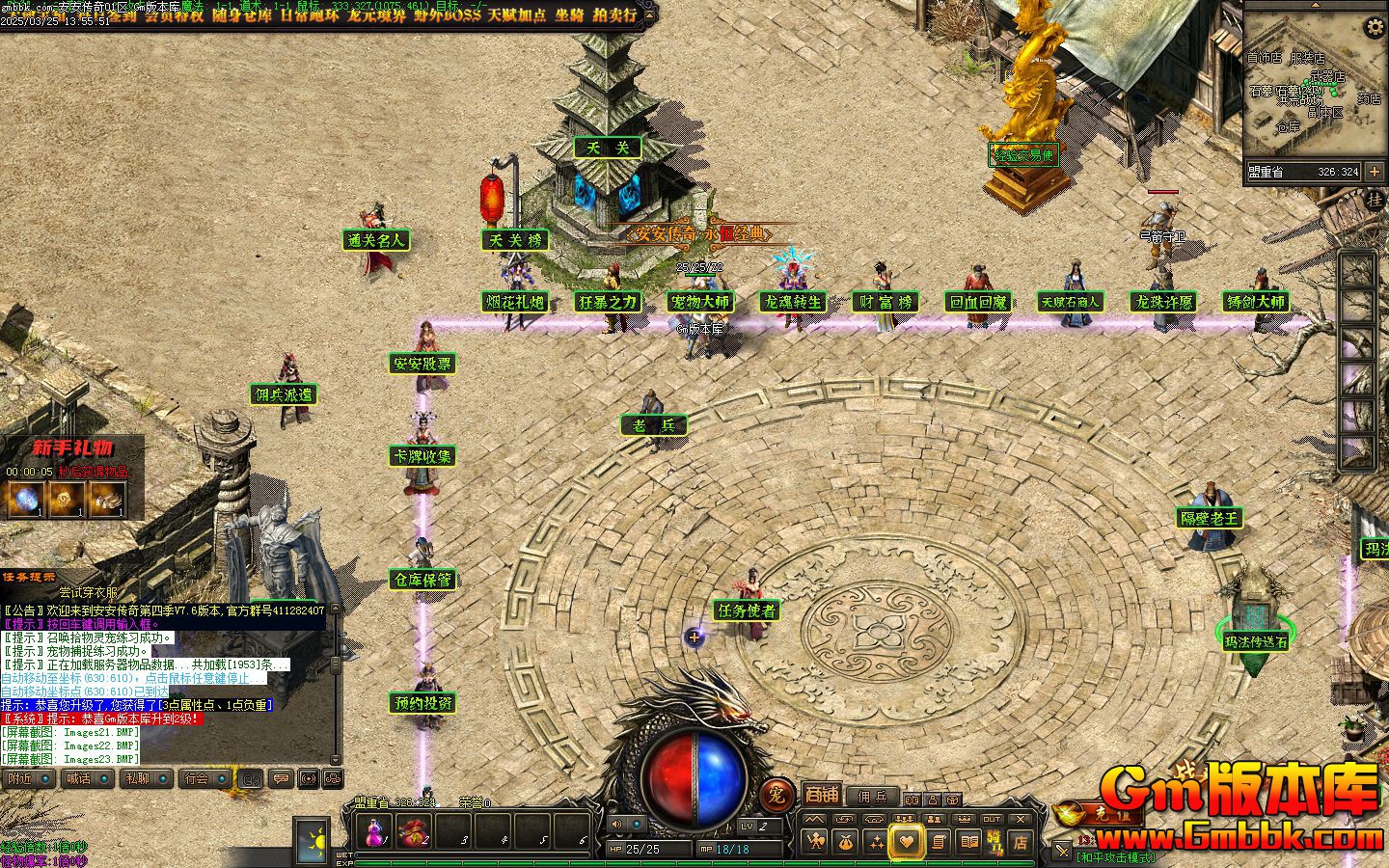Image resolution: width=1389 pixels, height=868 pixels.
Task: Toggle the 挂 auto-play button
Action: (x=1374, y=200)
